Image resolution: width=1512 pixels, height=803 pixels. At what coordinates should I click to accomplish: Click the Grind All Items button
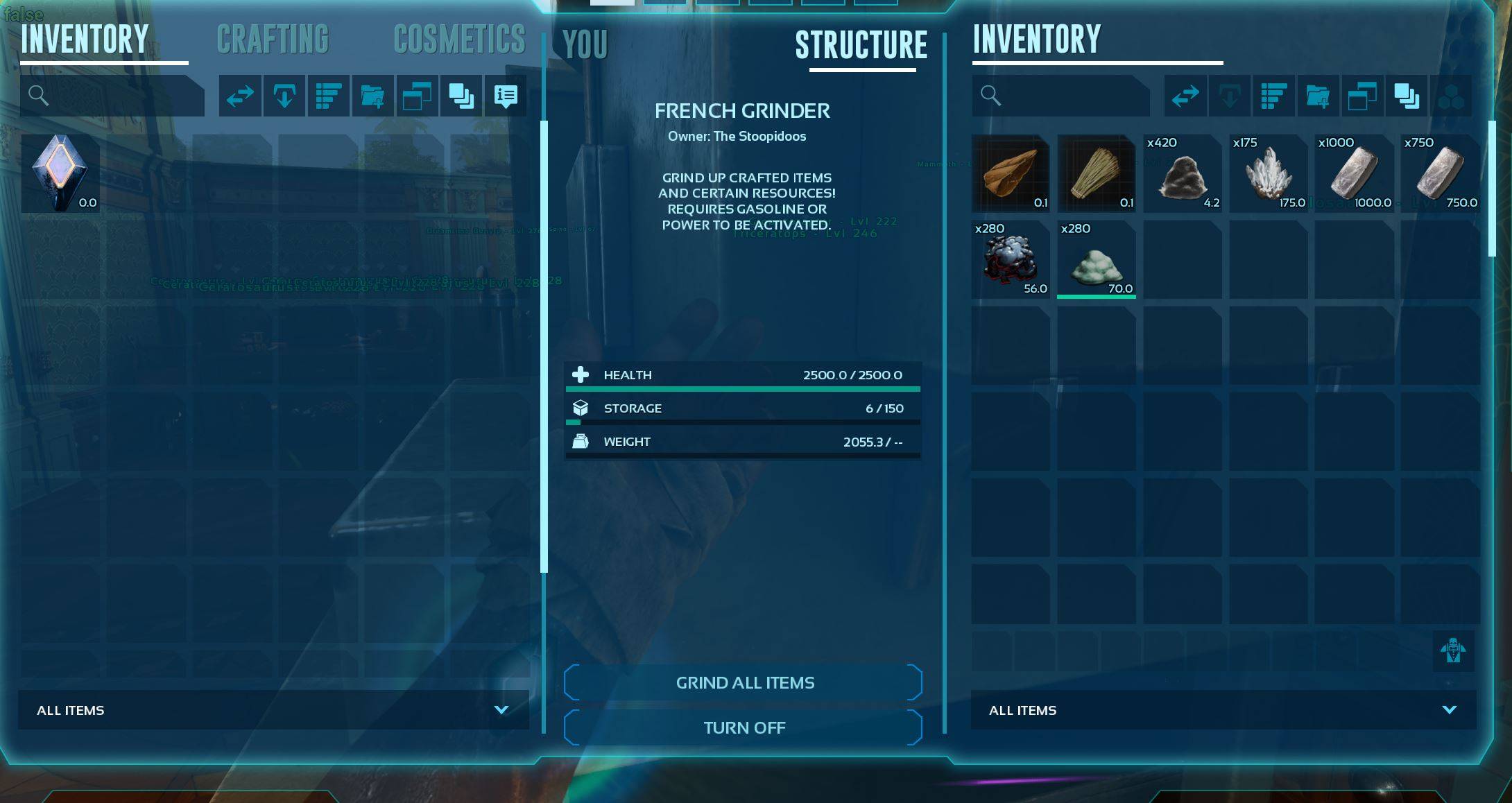click(744, 683)
